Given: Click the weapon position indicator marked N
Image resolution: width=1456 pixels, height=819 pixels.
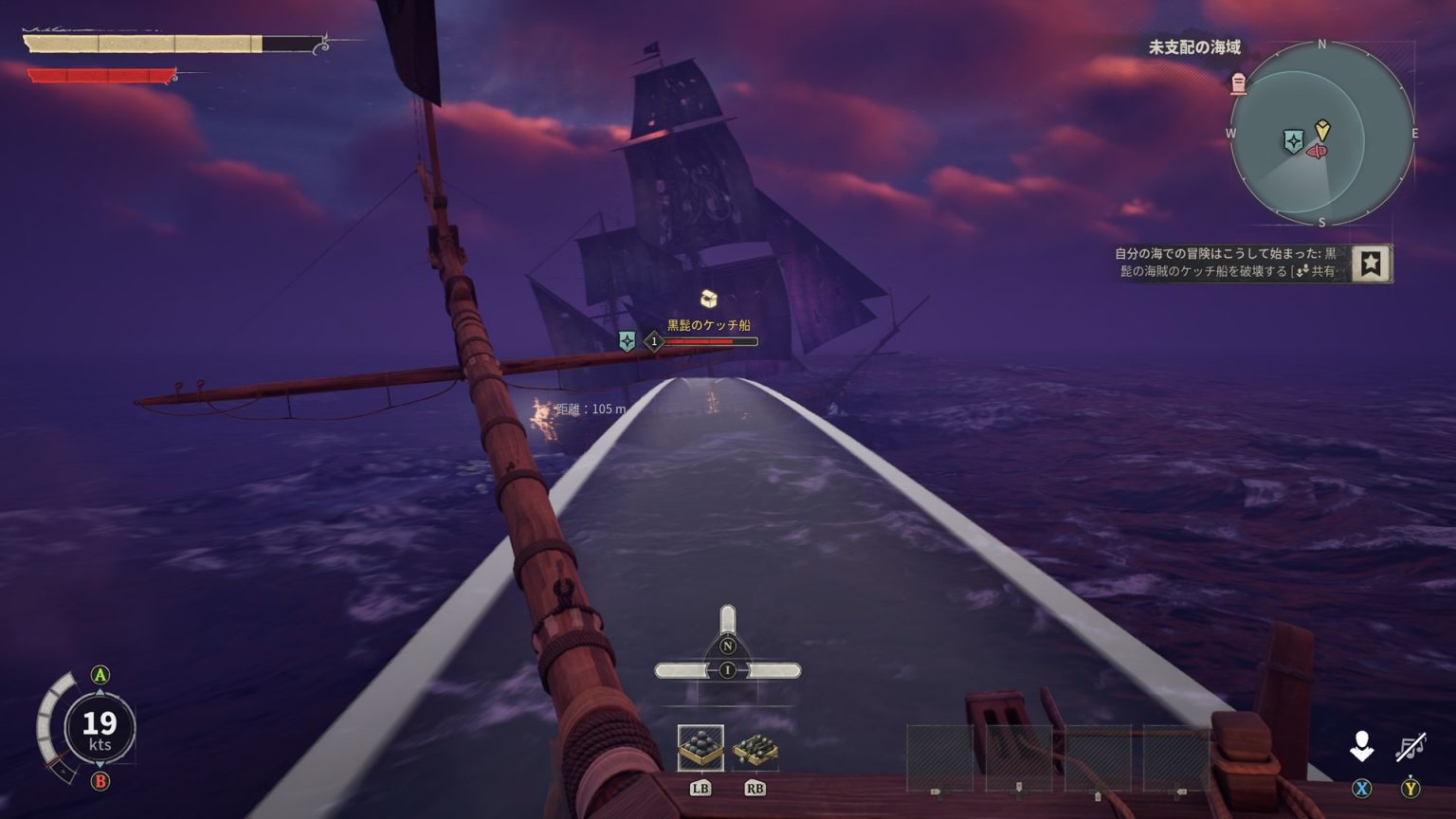Looking at the screenshot, I should [x=727, y=646].
